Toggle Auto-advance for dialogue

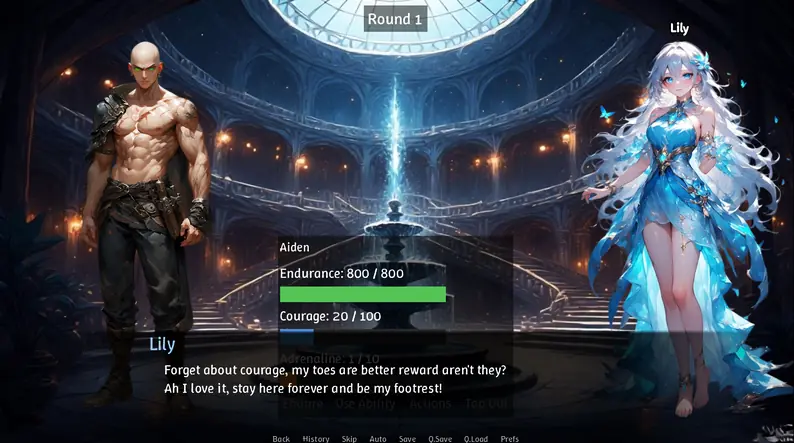378,438
